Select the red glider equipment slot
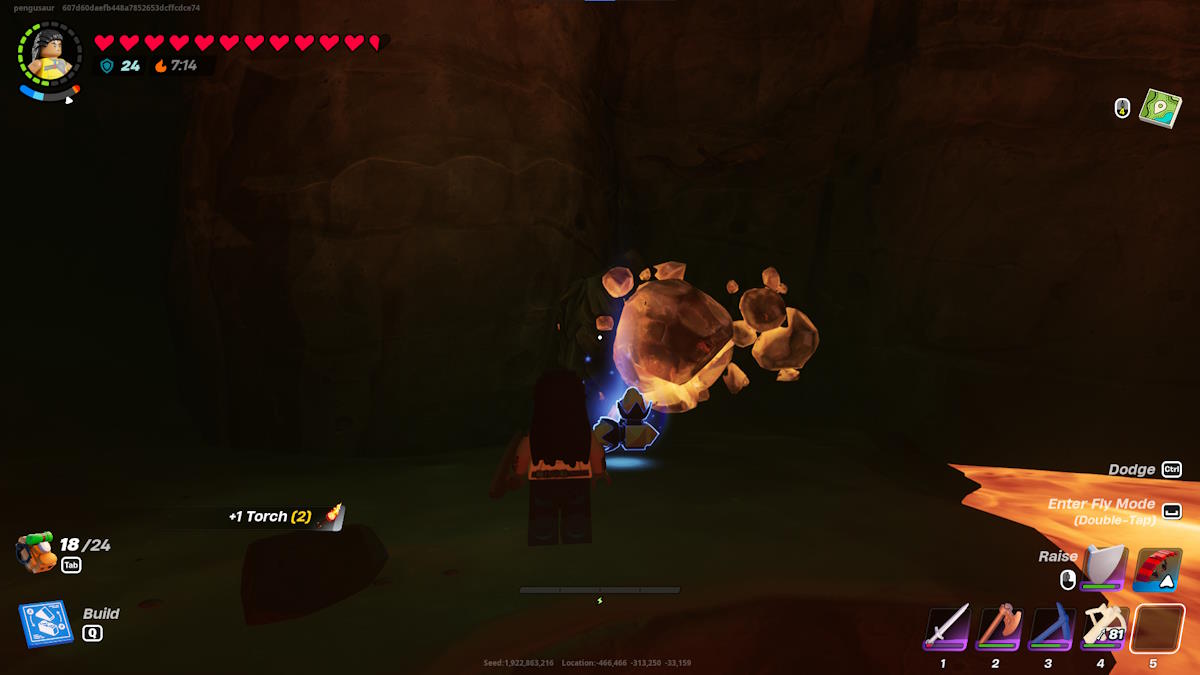 click(x=1158, y=568)
